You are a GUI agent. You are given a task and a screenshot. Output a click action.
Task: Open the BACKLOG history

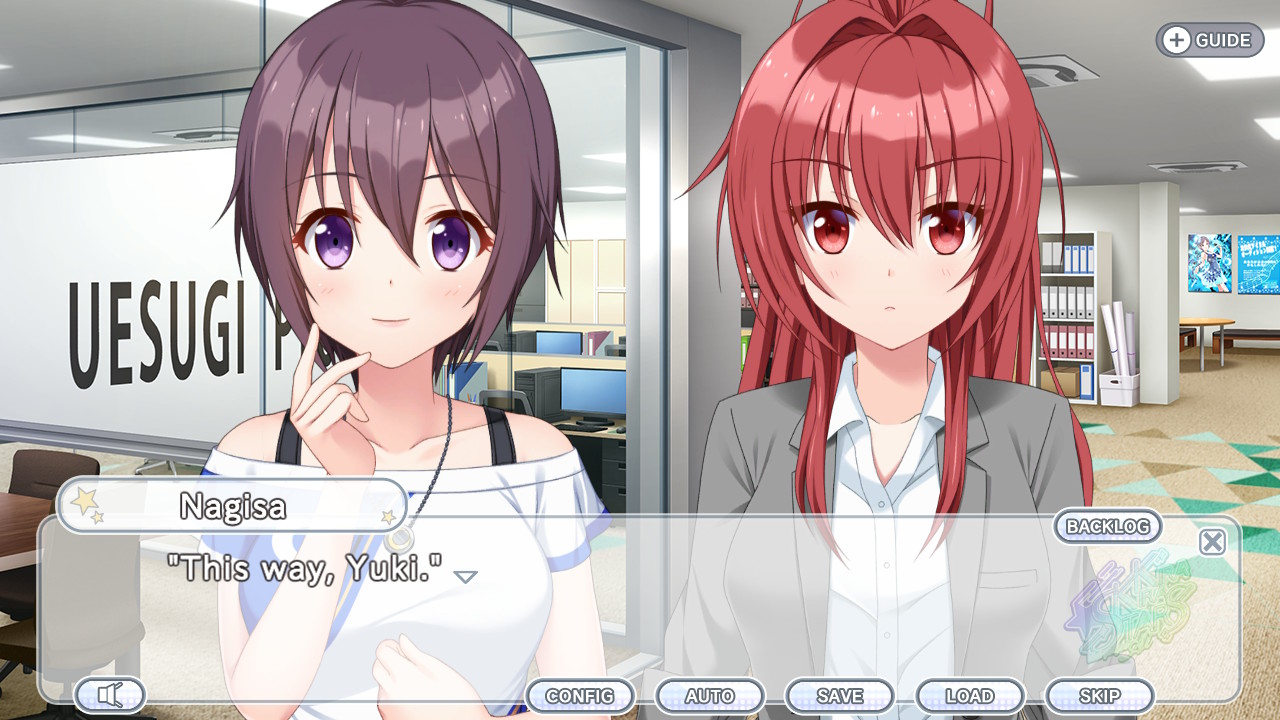[x=1106, y=527]
